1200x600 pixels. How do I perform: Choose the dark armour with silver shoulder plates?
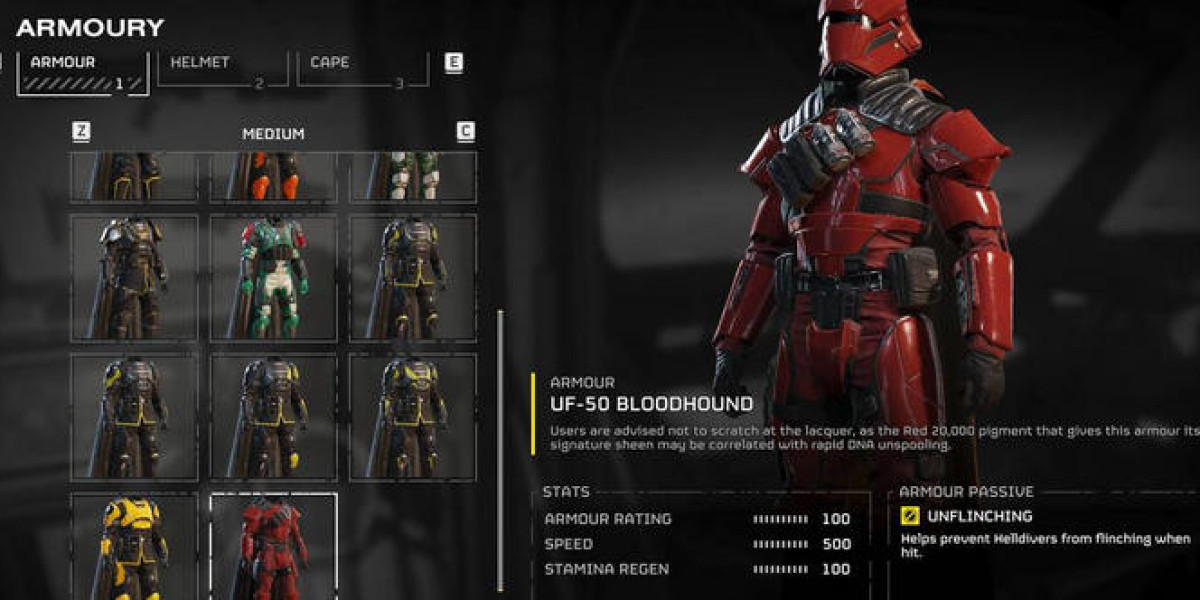tap(134, 277)
